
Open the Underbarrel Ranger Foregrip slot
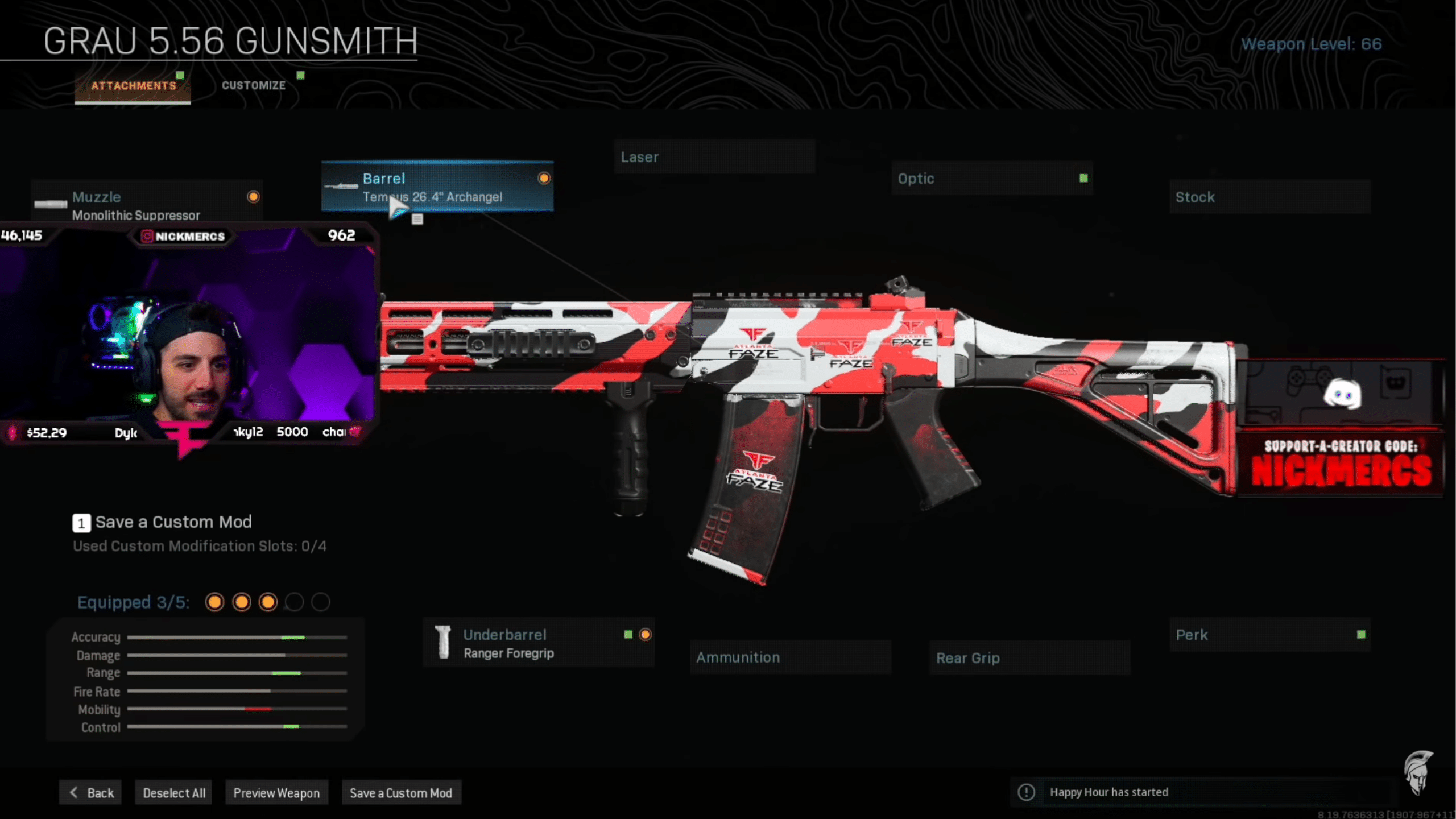[x=538, y=643]
